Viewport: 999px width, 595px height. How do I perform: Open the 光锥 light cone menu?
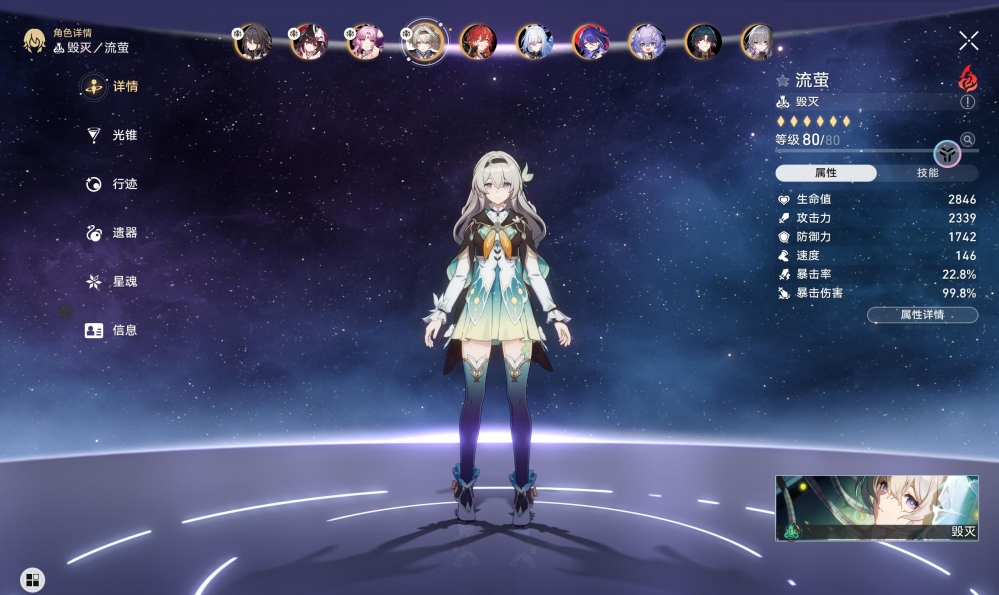(x=111, y=135)
